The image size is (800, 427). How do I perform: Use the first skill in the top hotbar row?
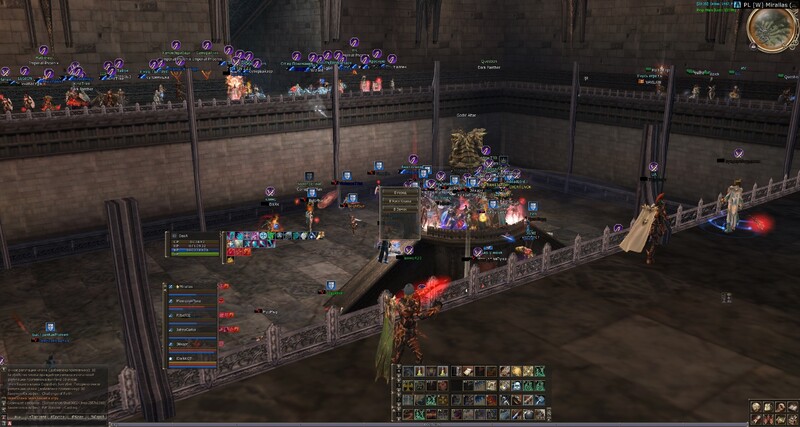tap(409, 371)
